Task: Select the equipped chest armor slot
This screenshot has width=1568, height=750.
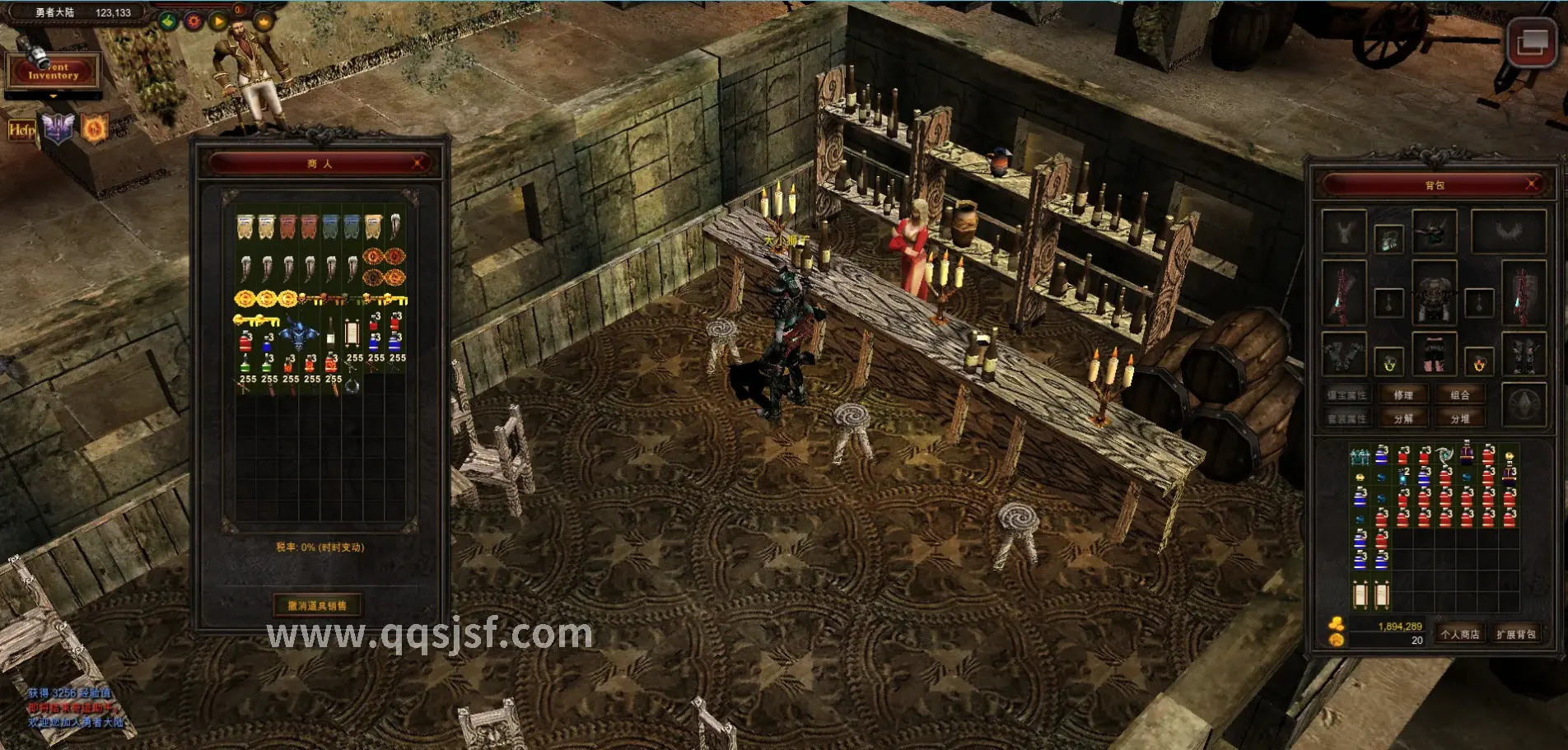Action: [1434, 294]
